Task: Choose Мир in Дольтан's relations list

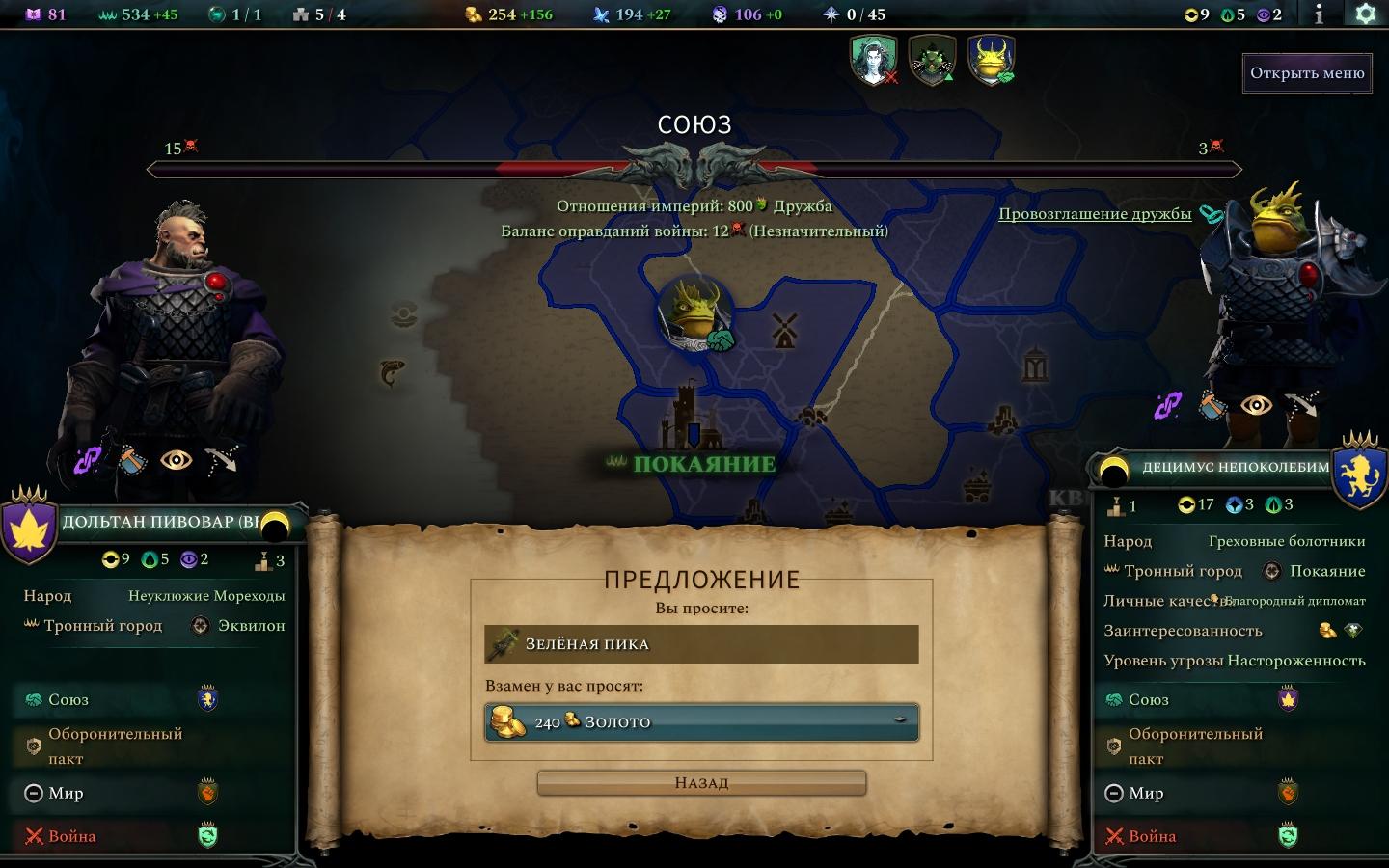Action: (66, 794)
